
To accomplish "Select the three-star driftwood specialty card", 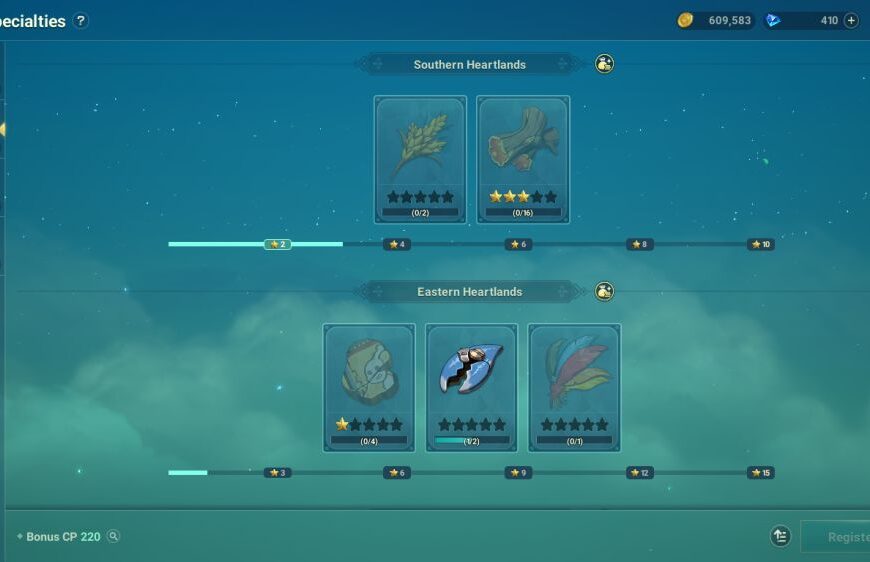I will point(523,159).
